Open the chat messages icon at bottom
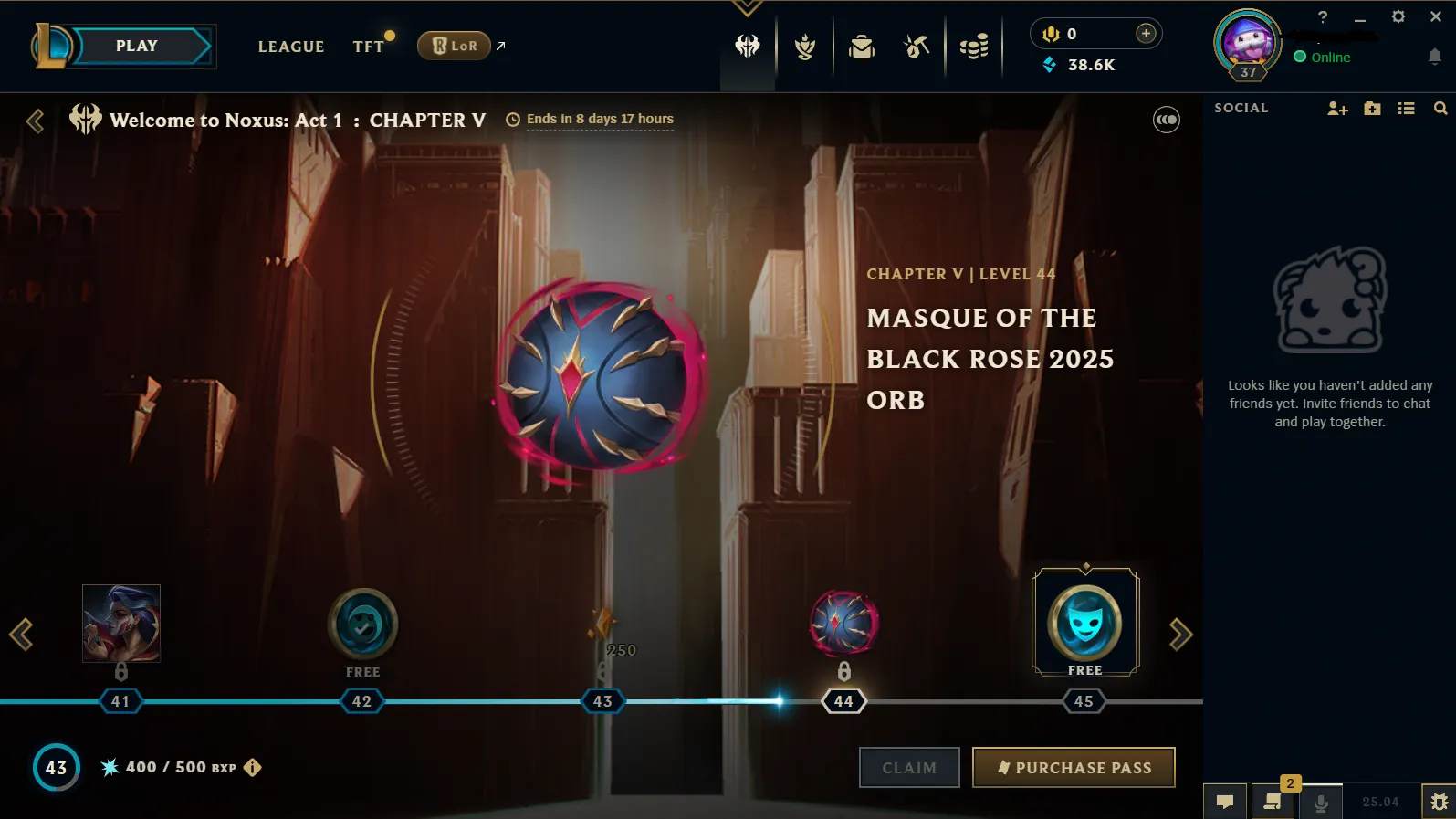1456x819 pixels. coord(1225,801)
